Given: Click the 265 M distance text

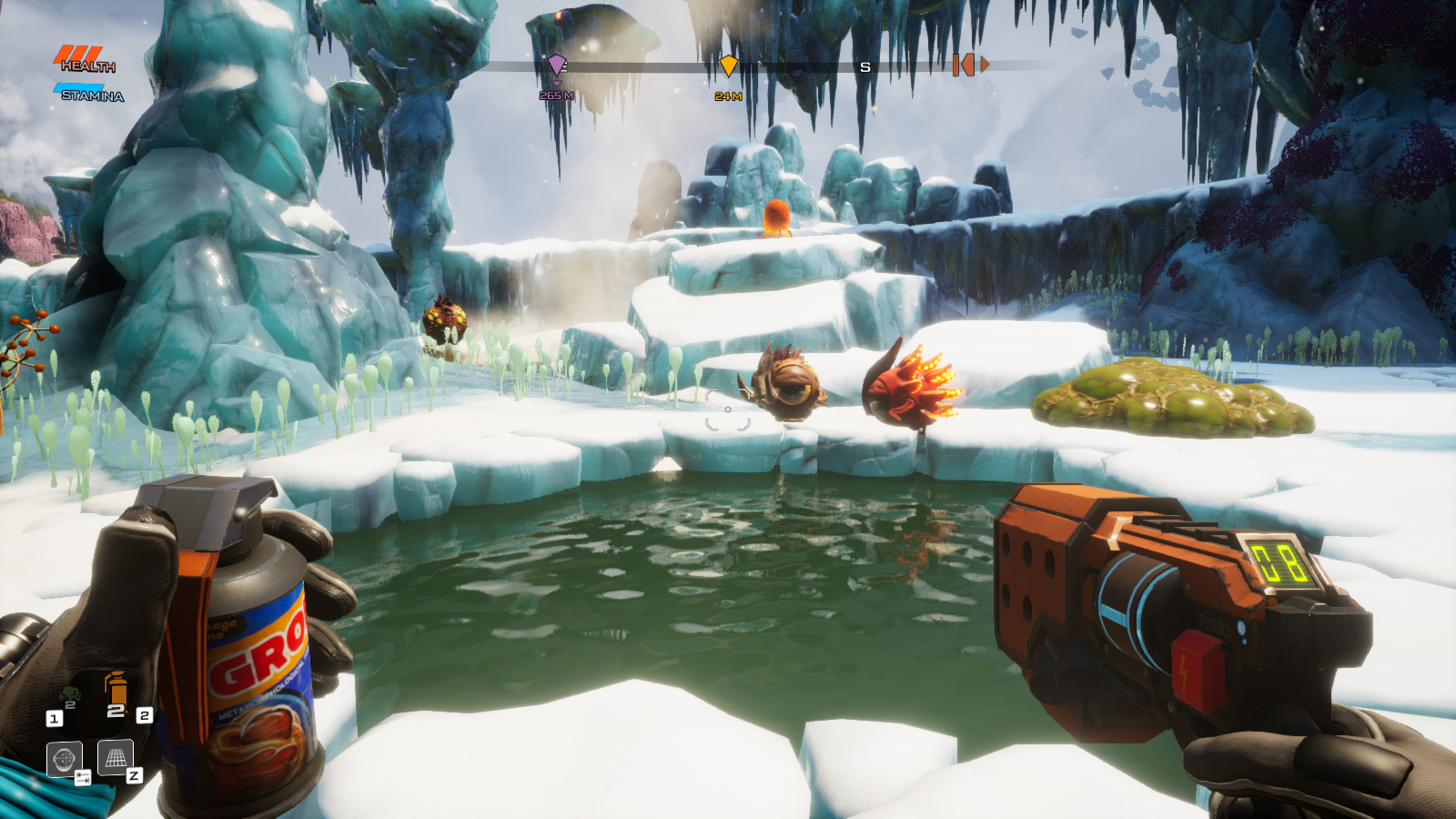Looking at the screenshot, I should [x=556, y=95].
